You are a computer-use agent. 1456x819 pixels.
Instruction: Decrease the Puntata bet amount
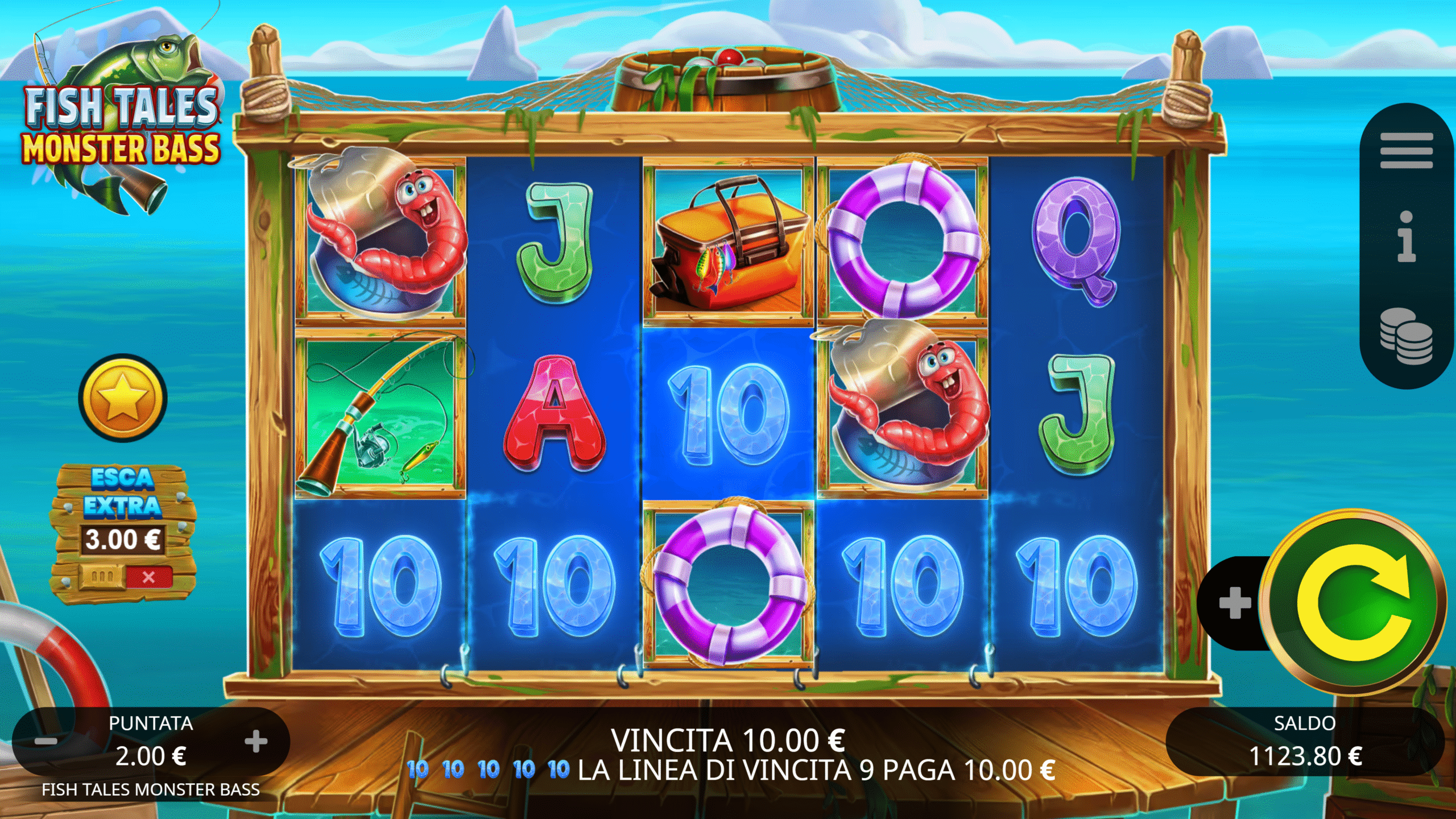point(46,741)
